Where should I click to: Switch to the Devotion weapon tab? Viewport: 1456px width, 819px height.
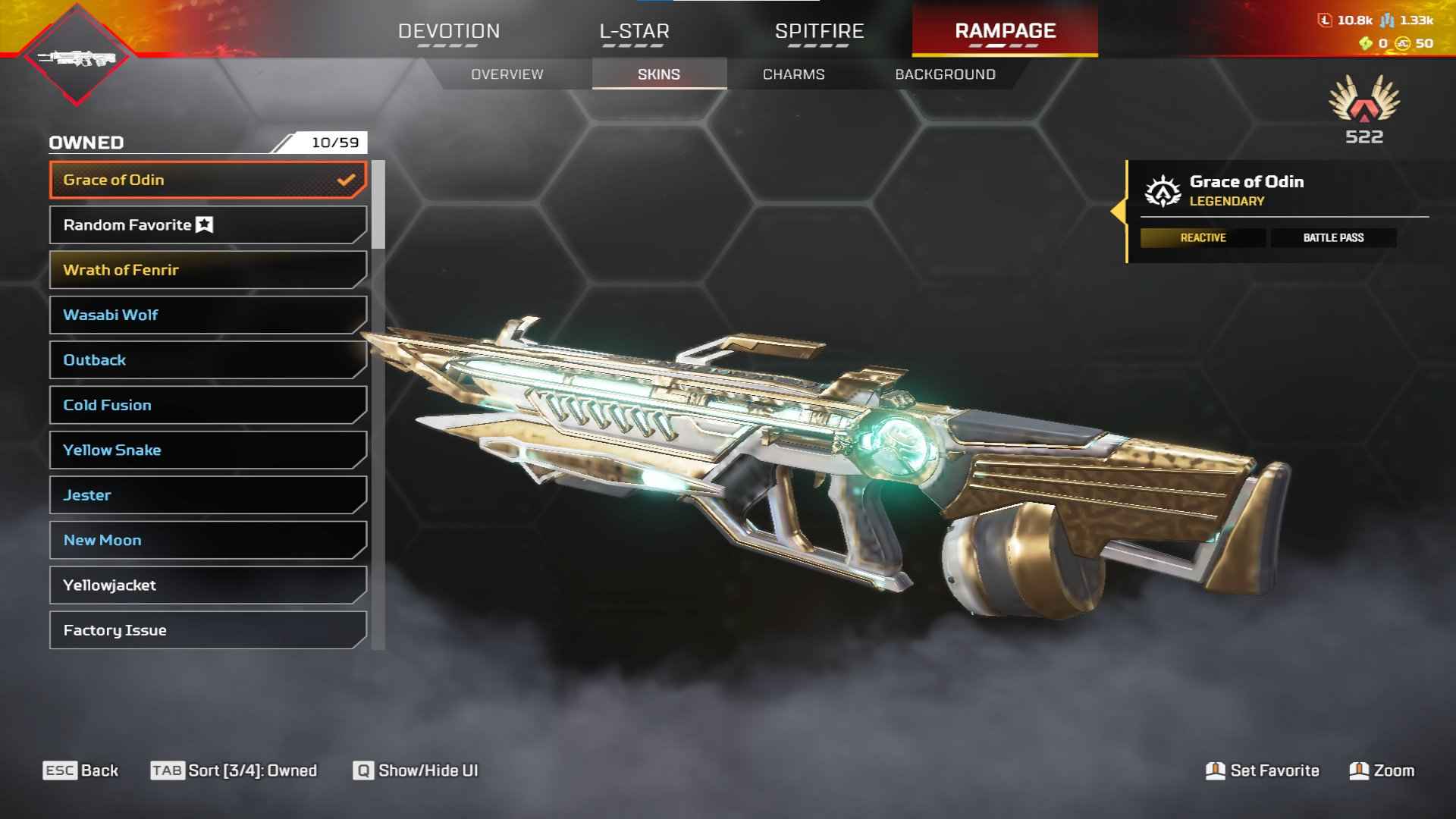click(449, 32)
